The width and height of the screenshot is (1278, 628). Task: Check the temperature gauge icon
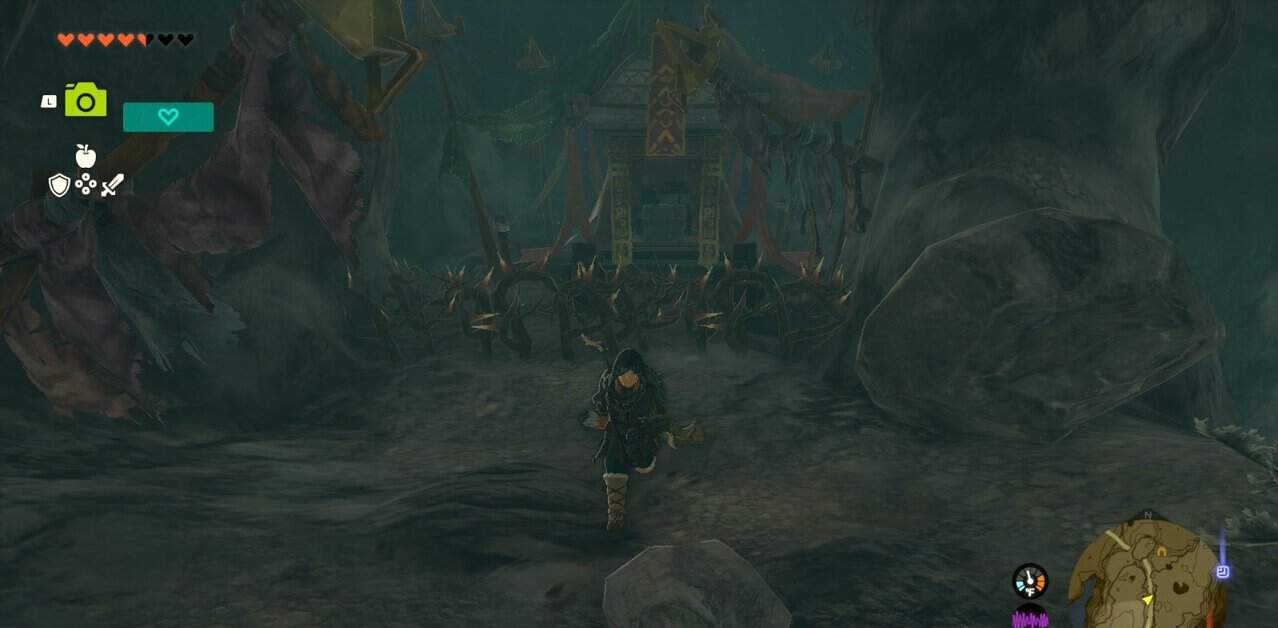coord(1029,581)
